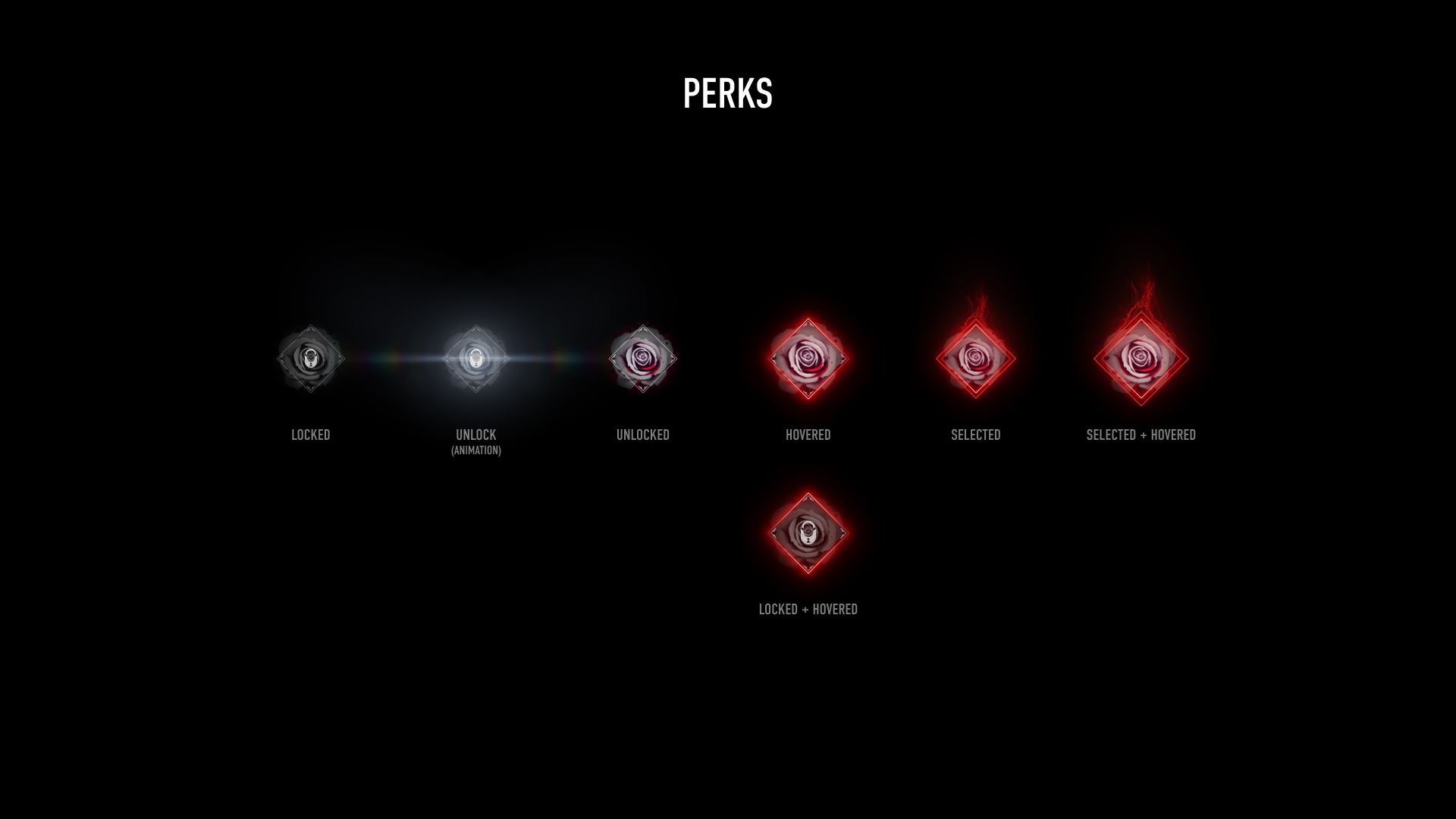Choose the perk icon labeled Unlocked
The height and width of the screenshot is (819, 1456).
[643, 359]
